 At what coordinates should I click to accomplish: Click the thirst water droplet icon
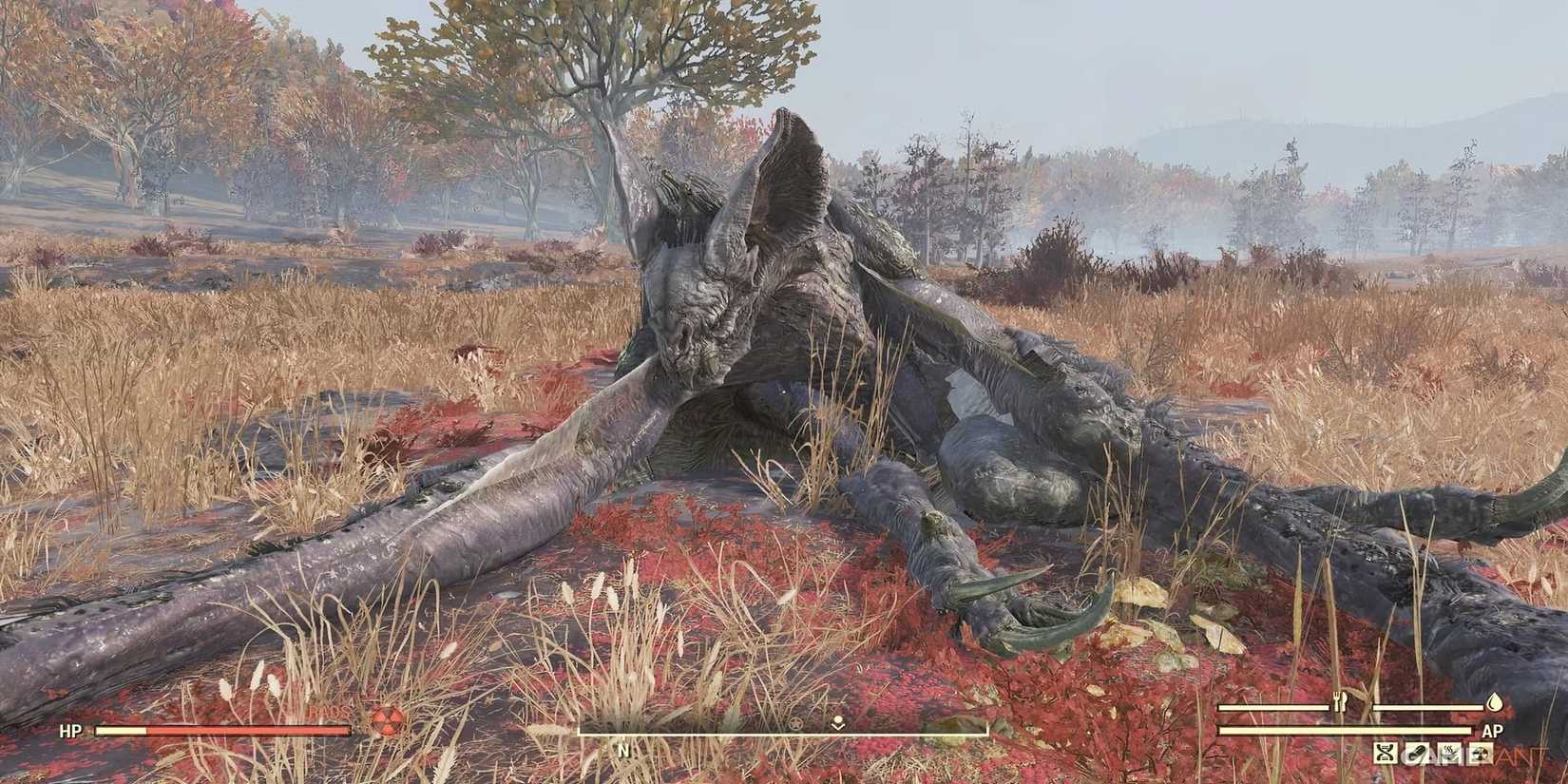1495,703
